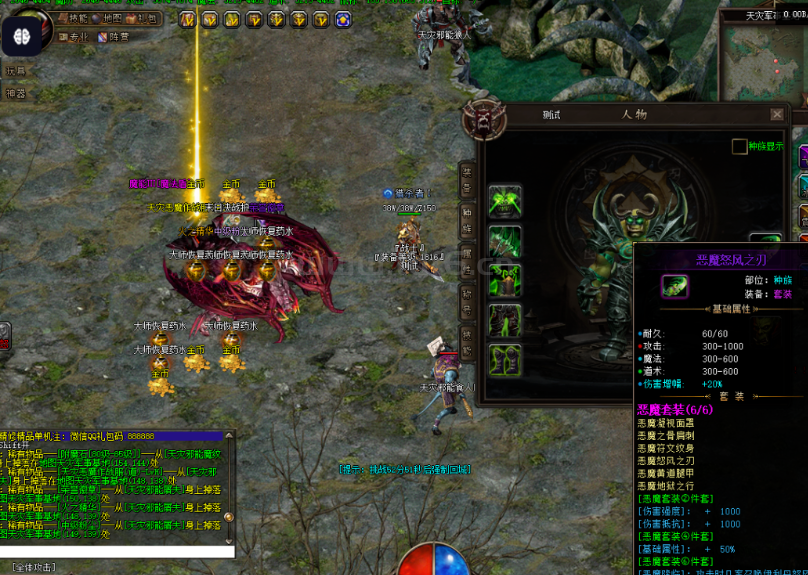
Task: Click the white brain overlay icon
Action: (x=21, y=36)
